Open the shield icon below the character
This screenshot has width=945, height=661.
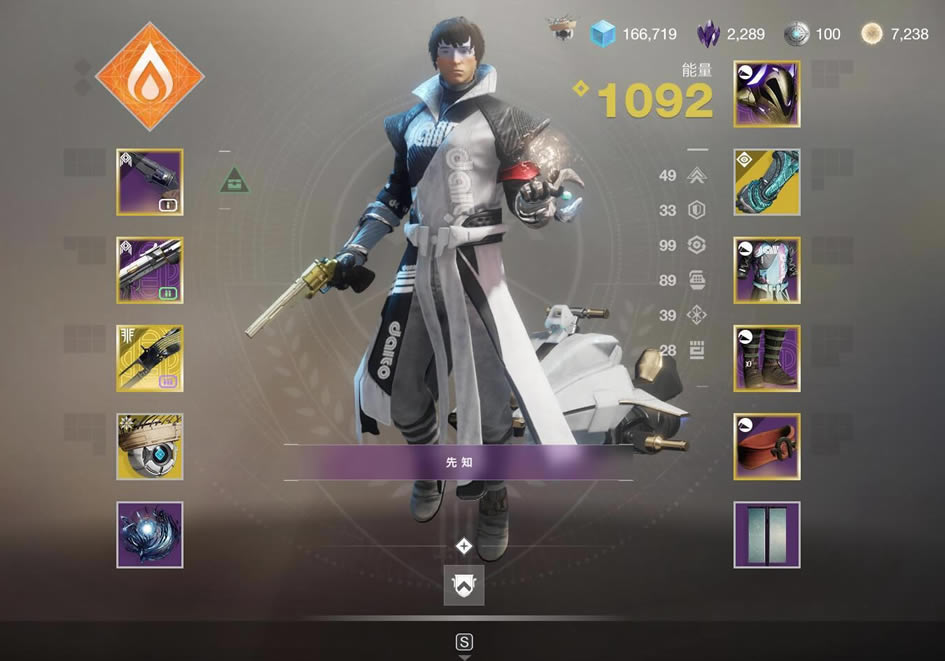464,585
